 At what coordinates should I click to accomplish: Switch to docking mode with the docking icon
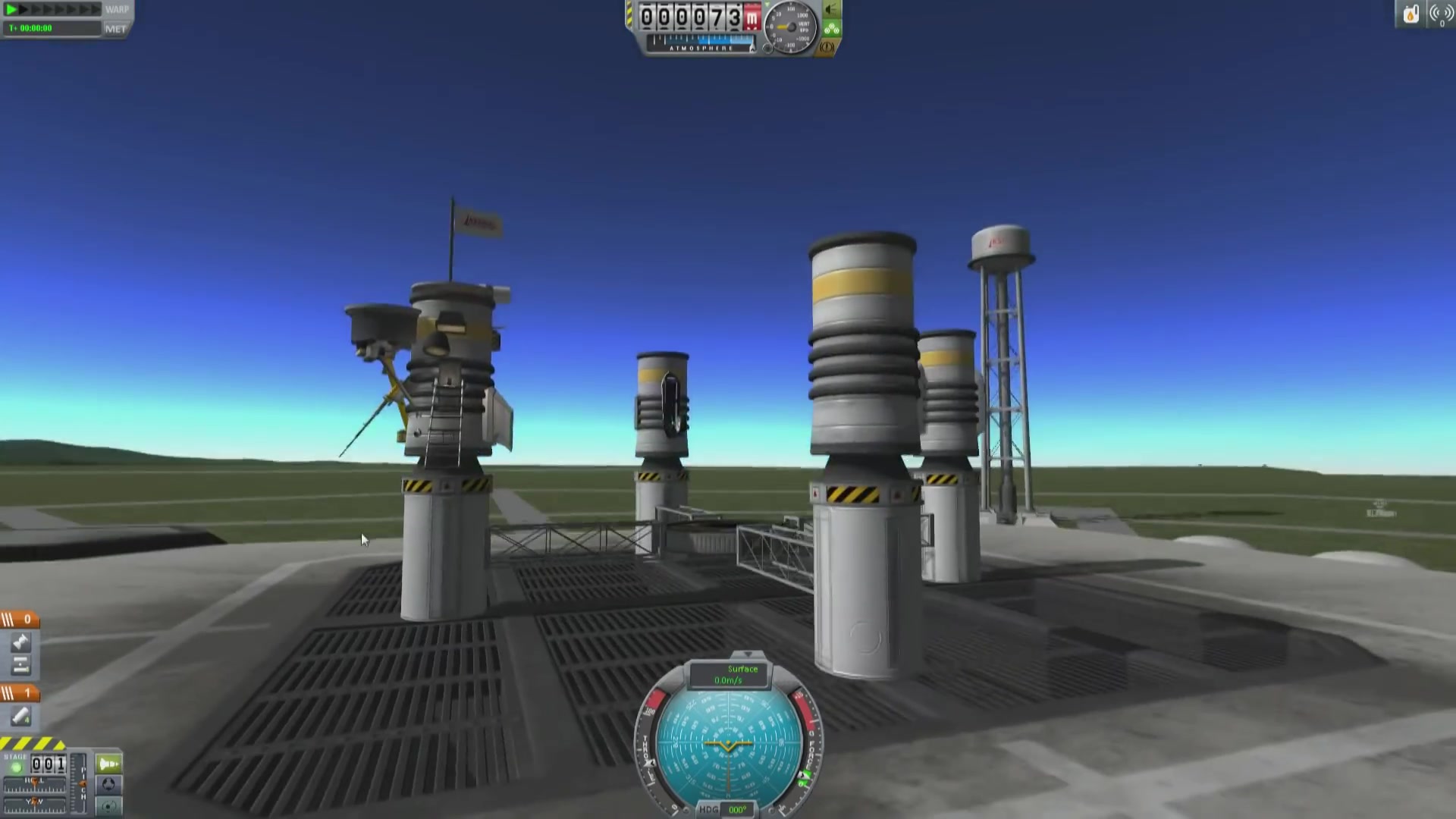pyautogui.click(x=108, y=784)
